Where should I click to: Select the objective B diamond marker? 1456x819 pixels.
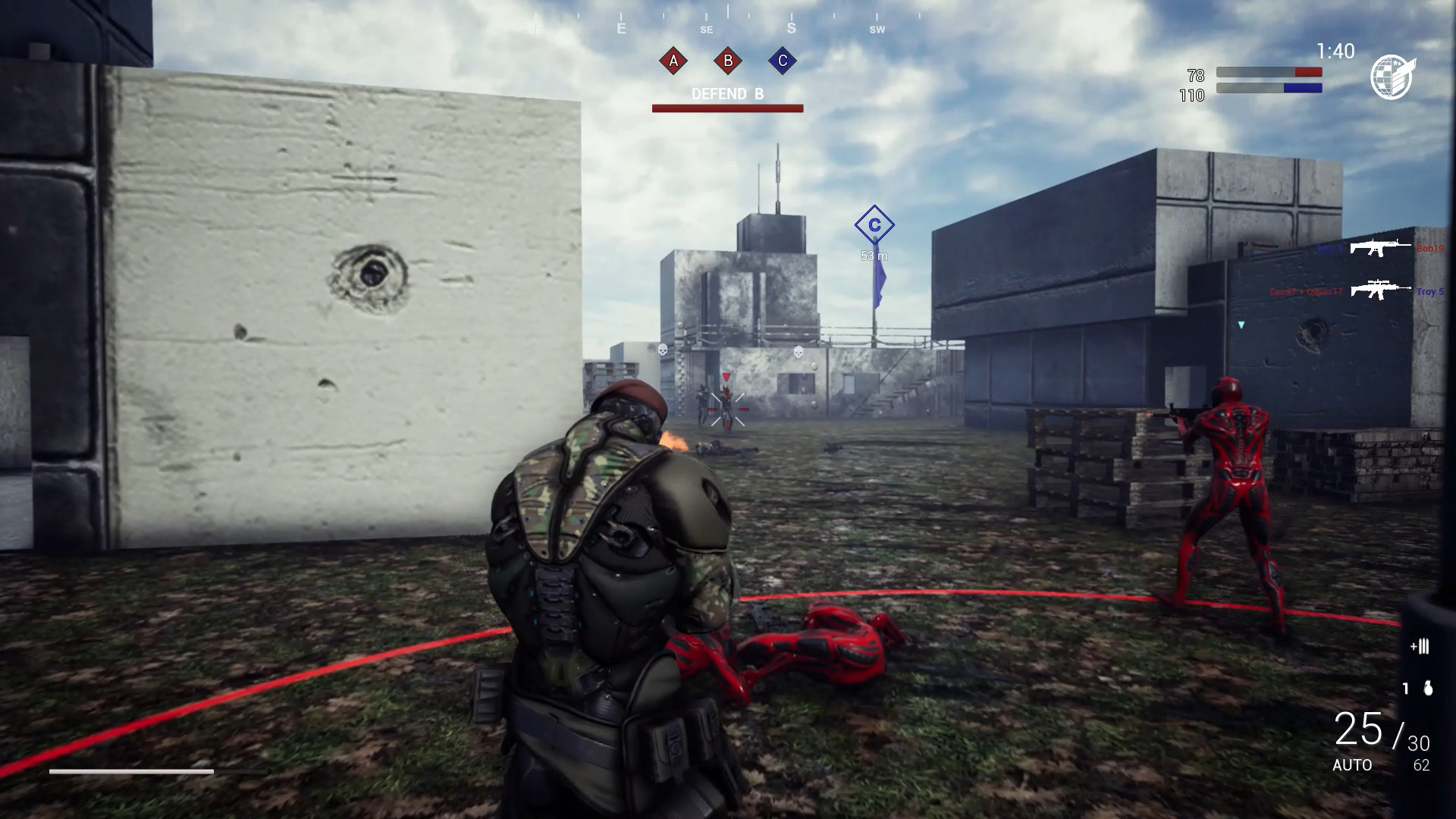pyautogui.click(x=727, y=61)
